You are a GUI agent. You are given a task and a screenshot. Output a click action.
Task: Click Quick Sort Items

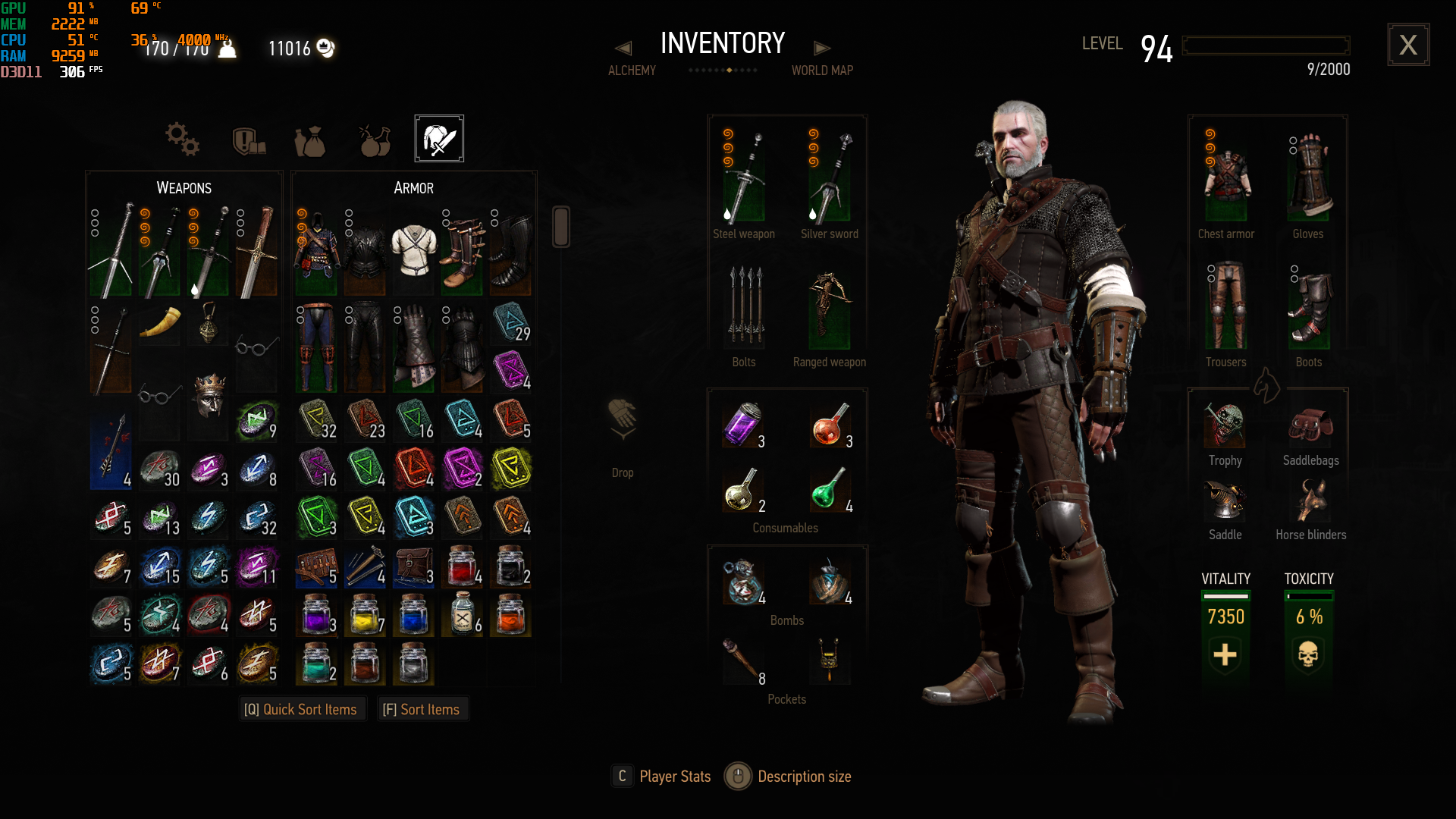(301, 709)
